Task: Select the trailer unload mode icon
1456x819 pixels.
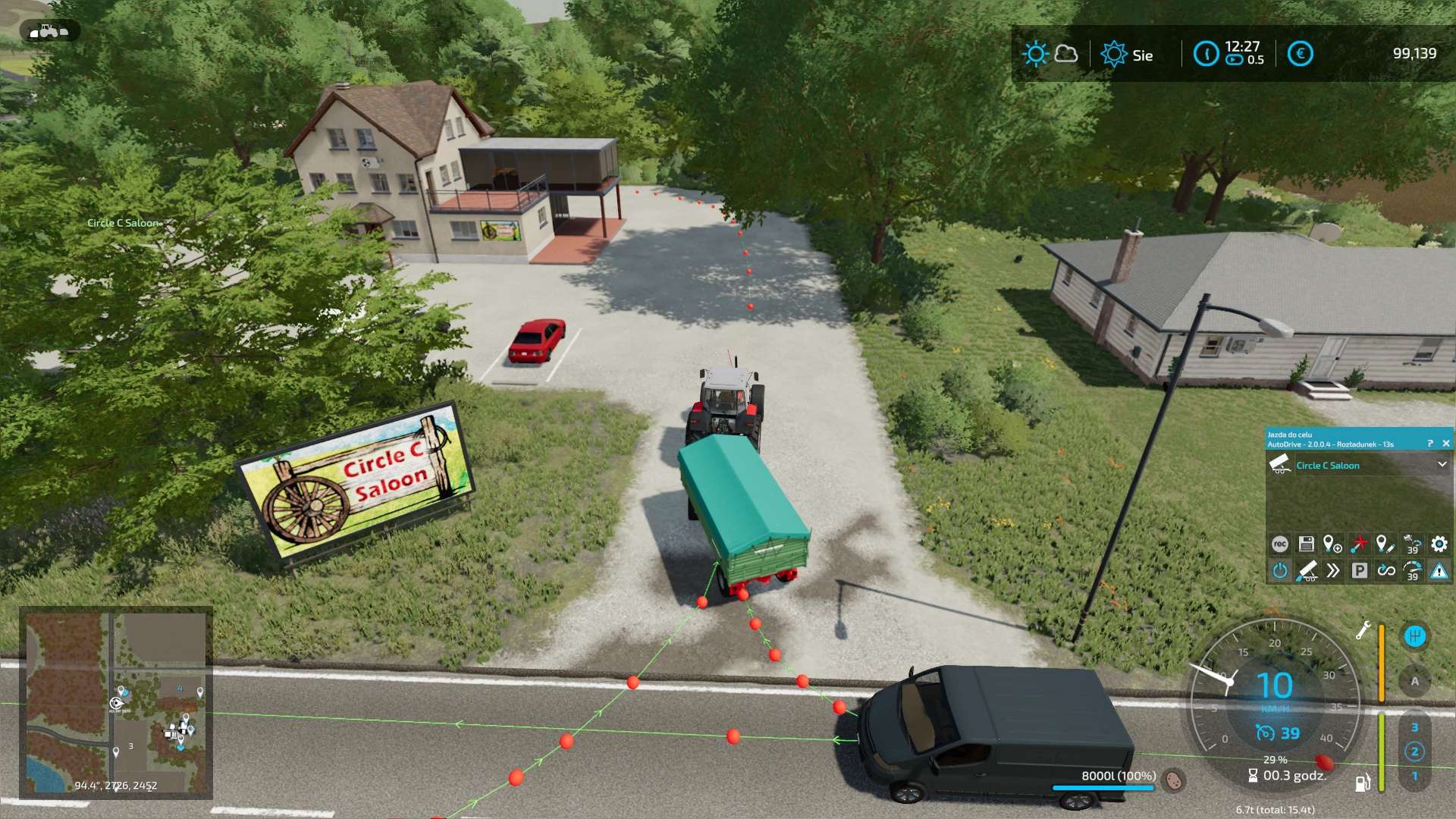Action: point(1307,570)
